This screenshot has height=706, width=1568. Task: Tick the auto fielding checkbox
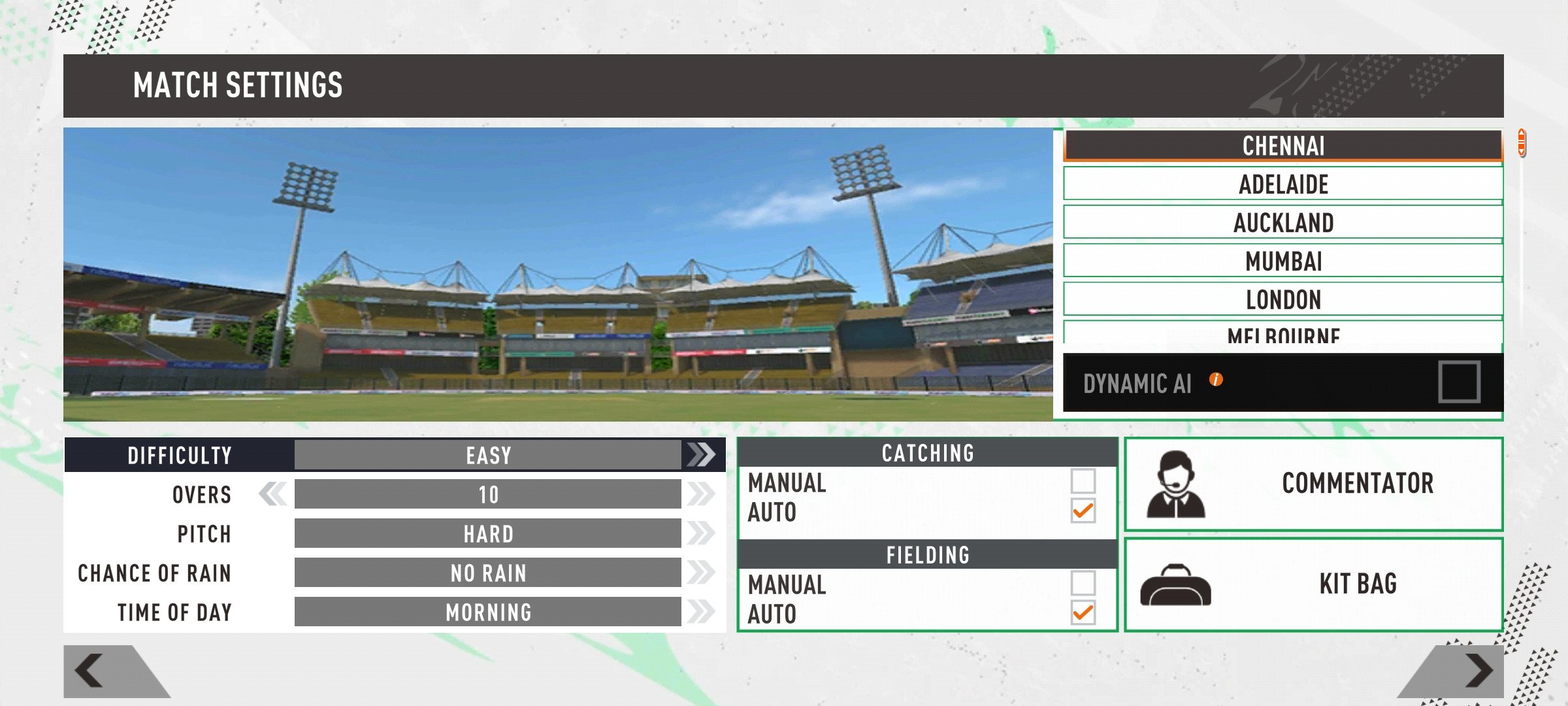(1083, 613)
